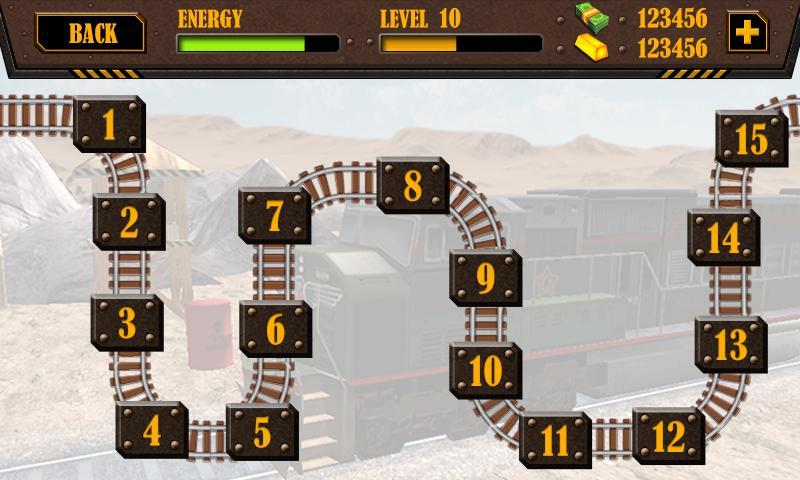Viewport: 800px width, 480px height.
Task: Select level 11
Action: pos(556,439)
